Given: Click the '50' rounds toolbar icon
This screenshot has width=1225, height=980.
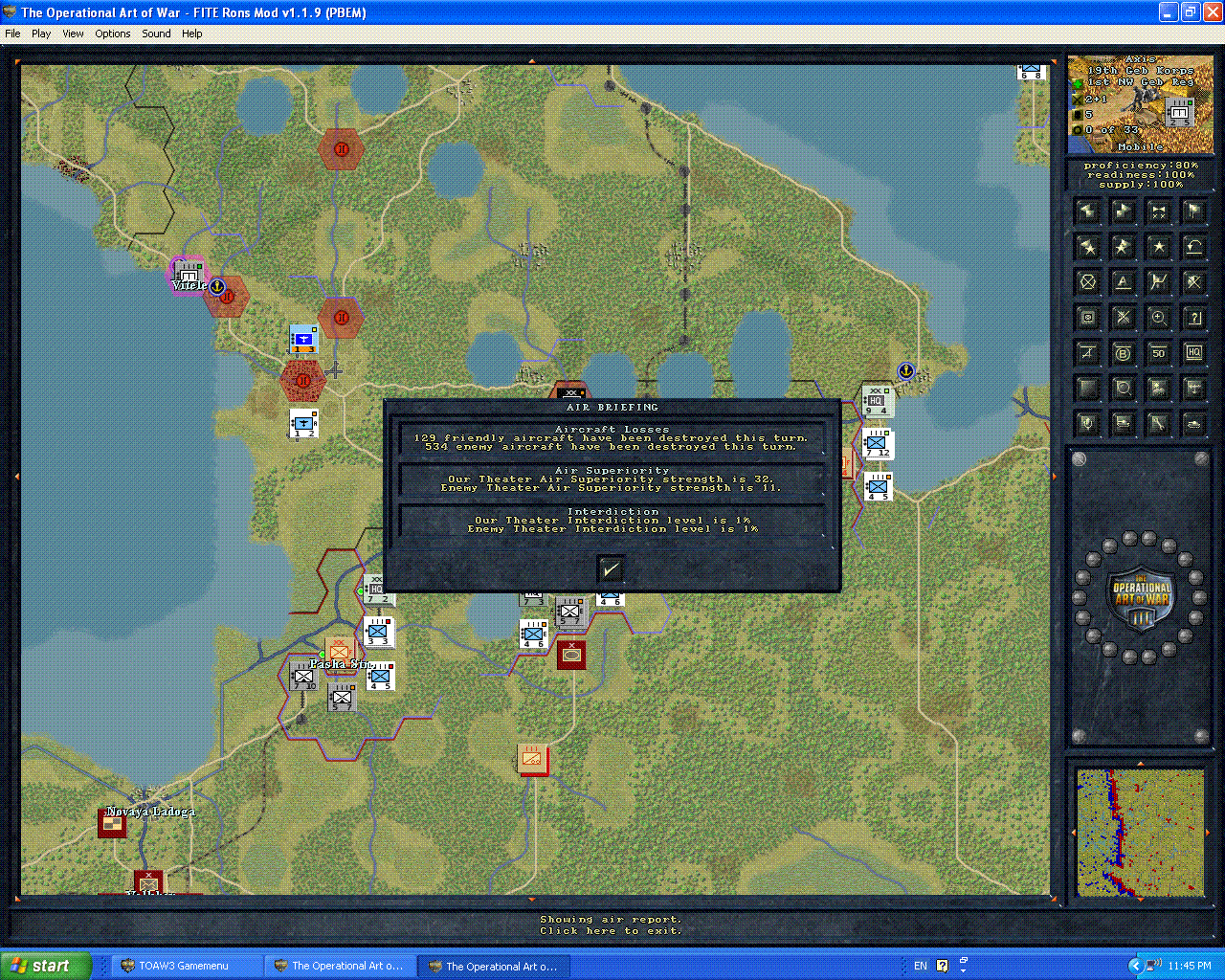Looking at the screenshot, I should pos(1158,352).
